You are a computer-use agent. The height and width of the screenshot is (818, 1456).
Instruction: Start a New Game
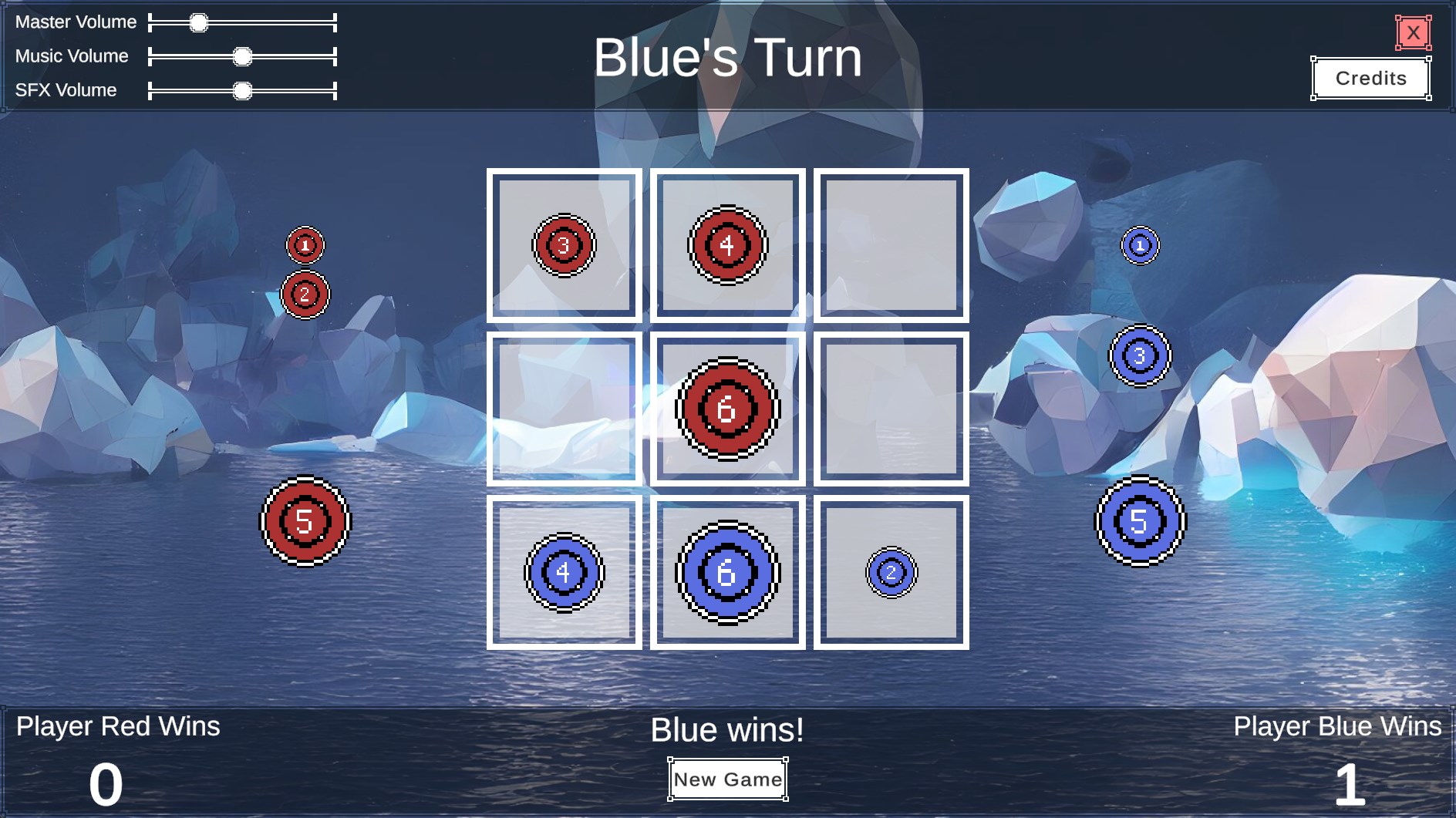coord(726,779)
